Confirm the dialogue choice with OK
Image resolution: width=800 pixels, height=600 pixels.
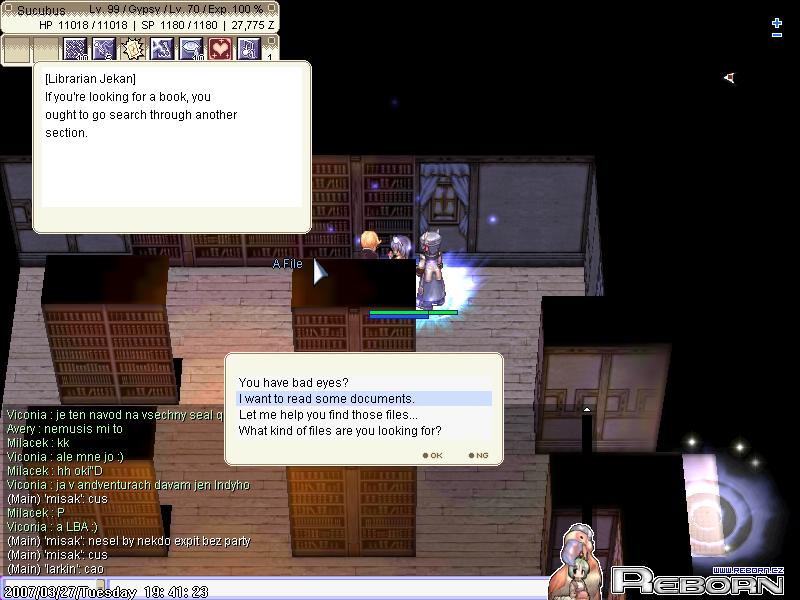click(432, 455)
